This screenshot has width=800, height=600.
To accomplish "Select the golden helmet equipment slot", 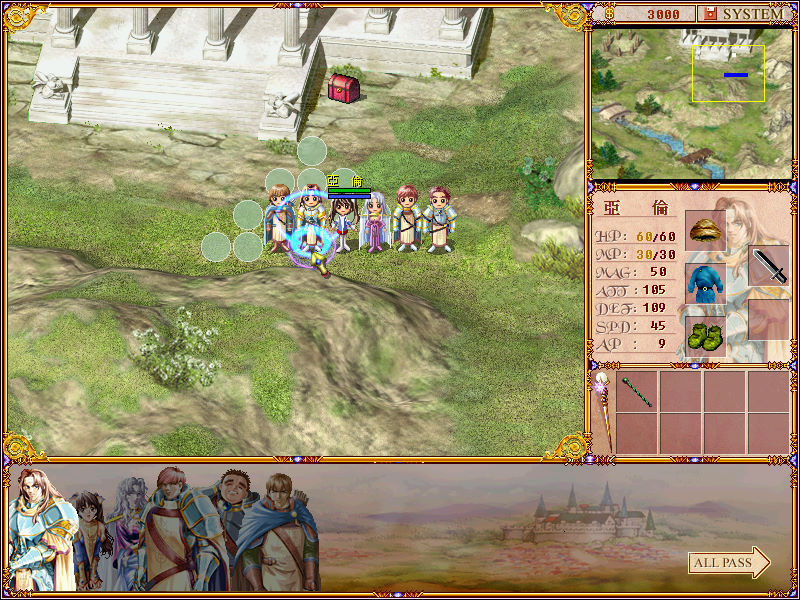I will click(705, 229).
